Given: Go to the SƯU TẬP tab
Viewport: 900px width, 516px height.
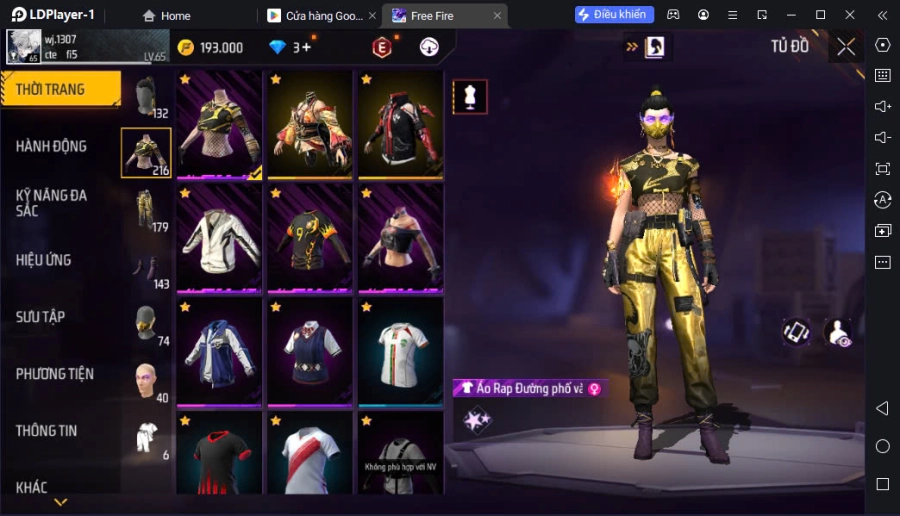Looking at the screenshot, I should [x=41, y=317].
